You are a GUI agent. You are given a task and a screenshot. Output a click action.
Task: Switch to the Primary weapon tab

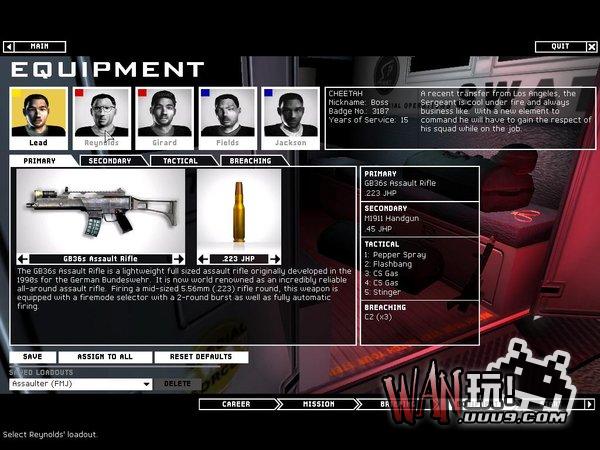pos(44,161)
